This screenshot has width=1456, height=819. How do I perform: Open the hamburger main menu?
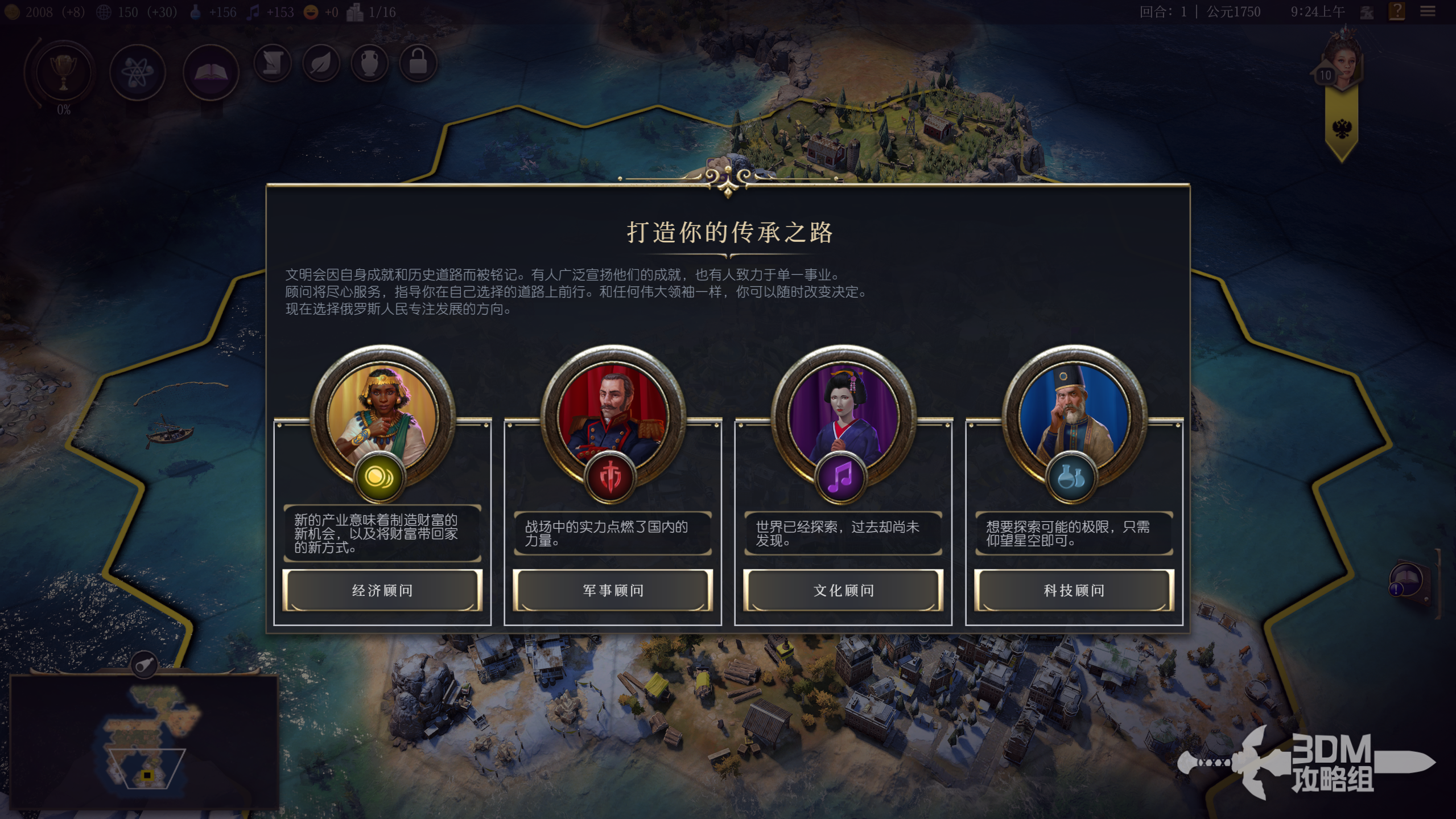tap(1428, 11)
